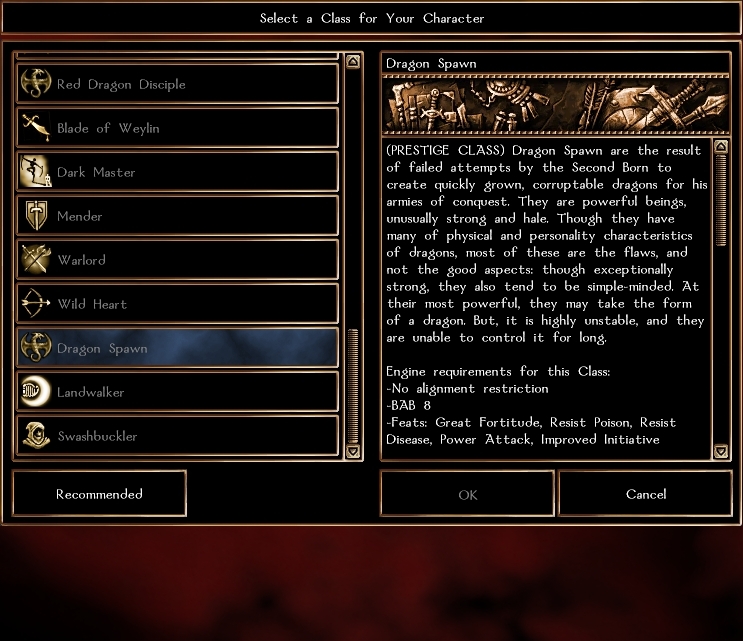The image size is (743, 641).
Task: Click the Recommended button
Action: tap(99, 494)
